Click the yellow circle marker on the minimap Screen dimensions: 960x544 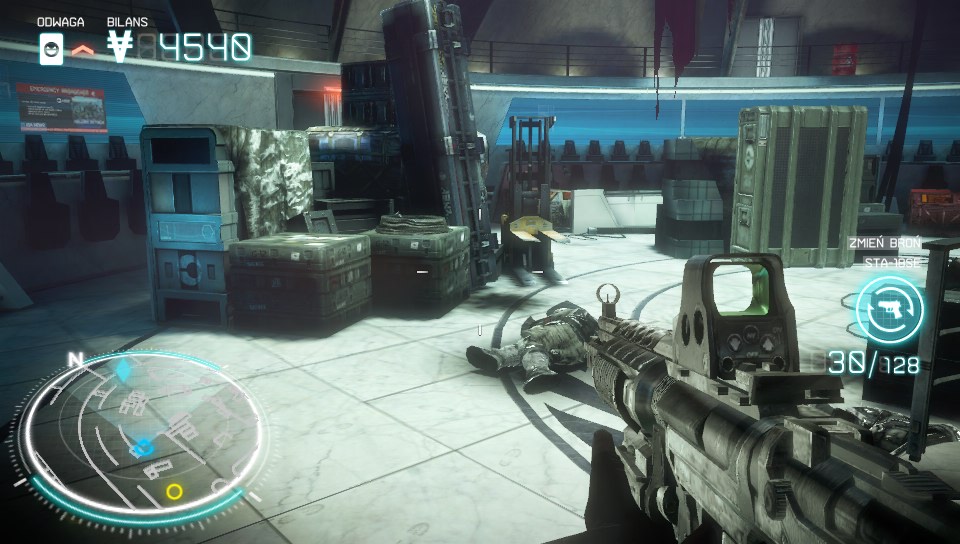click(175, 491)
